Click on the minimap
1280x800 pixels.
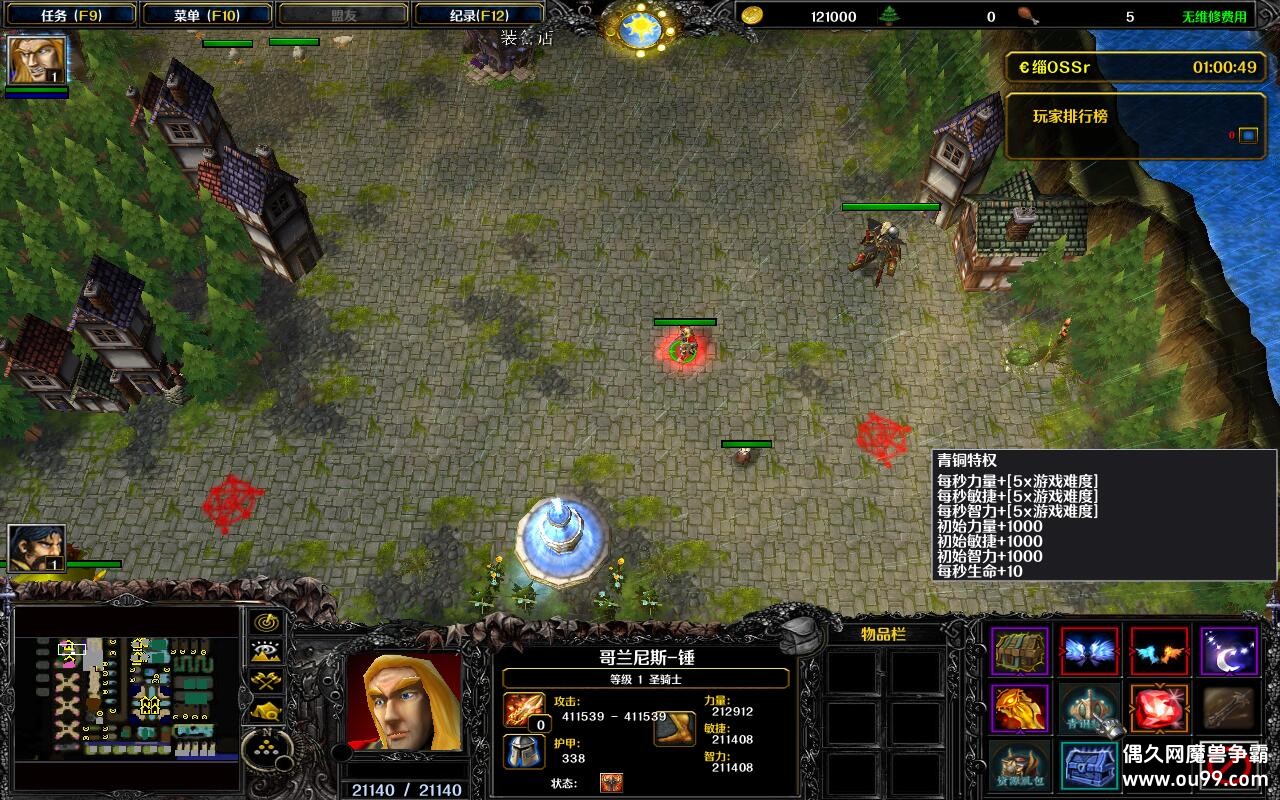point(127,697)
